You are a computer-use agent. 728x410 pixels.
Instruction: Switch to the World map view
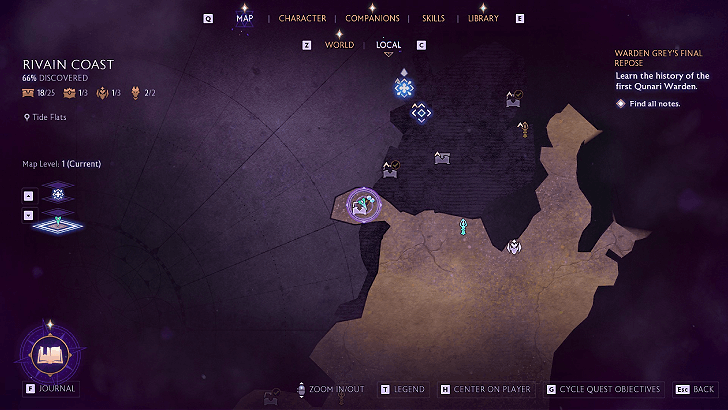click(x=339, y=45)
